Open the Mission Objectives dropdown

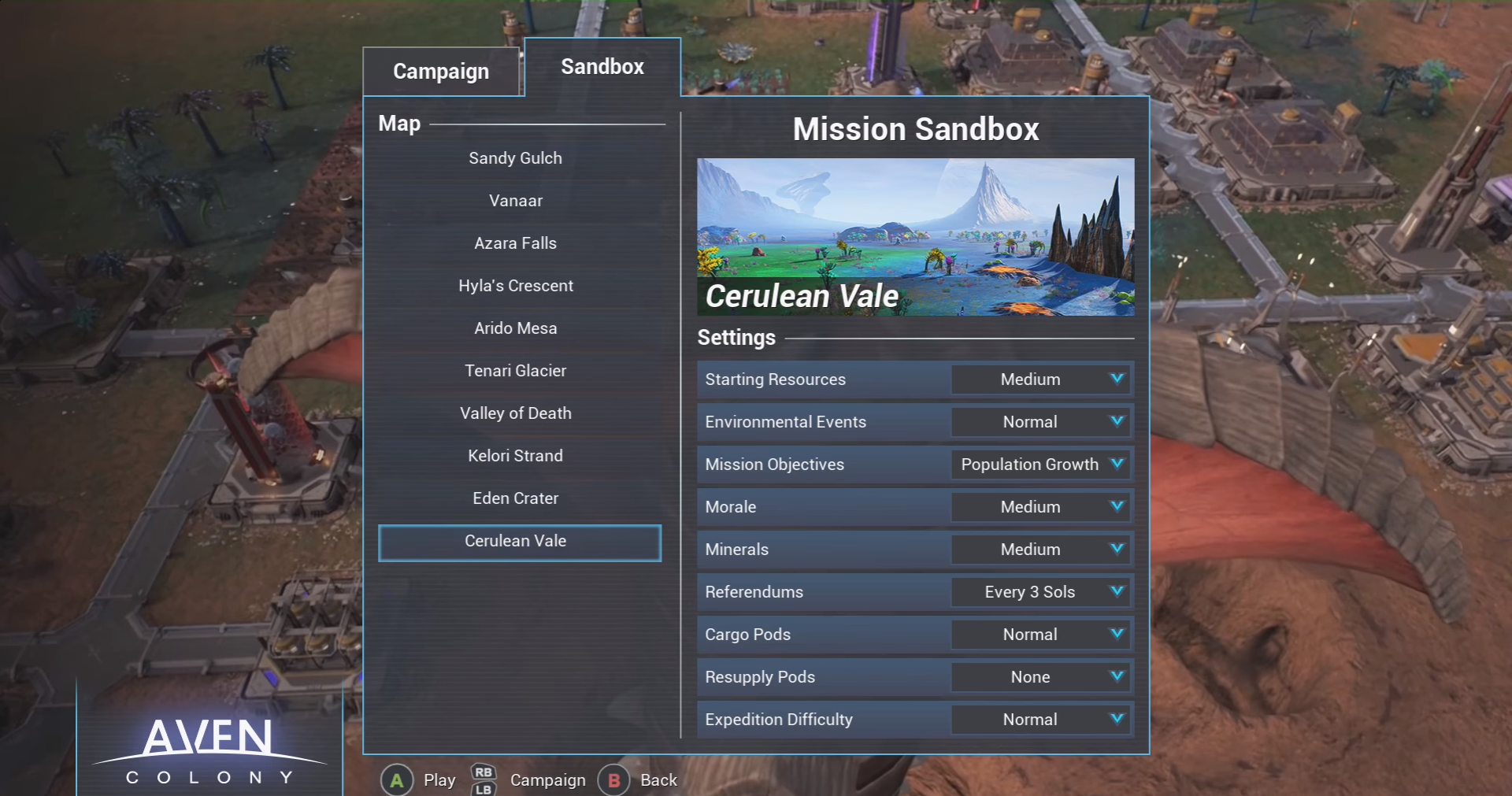1041,465
